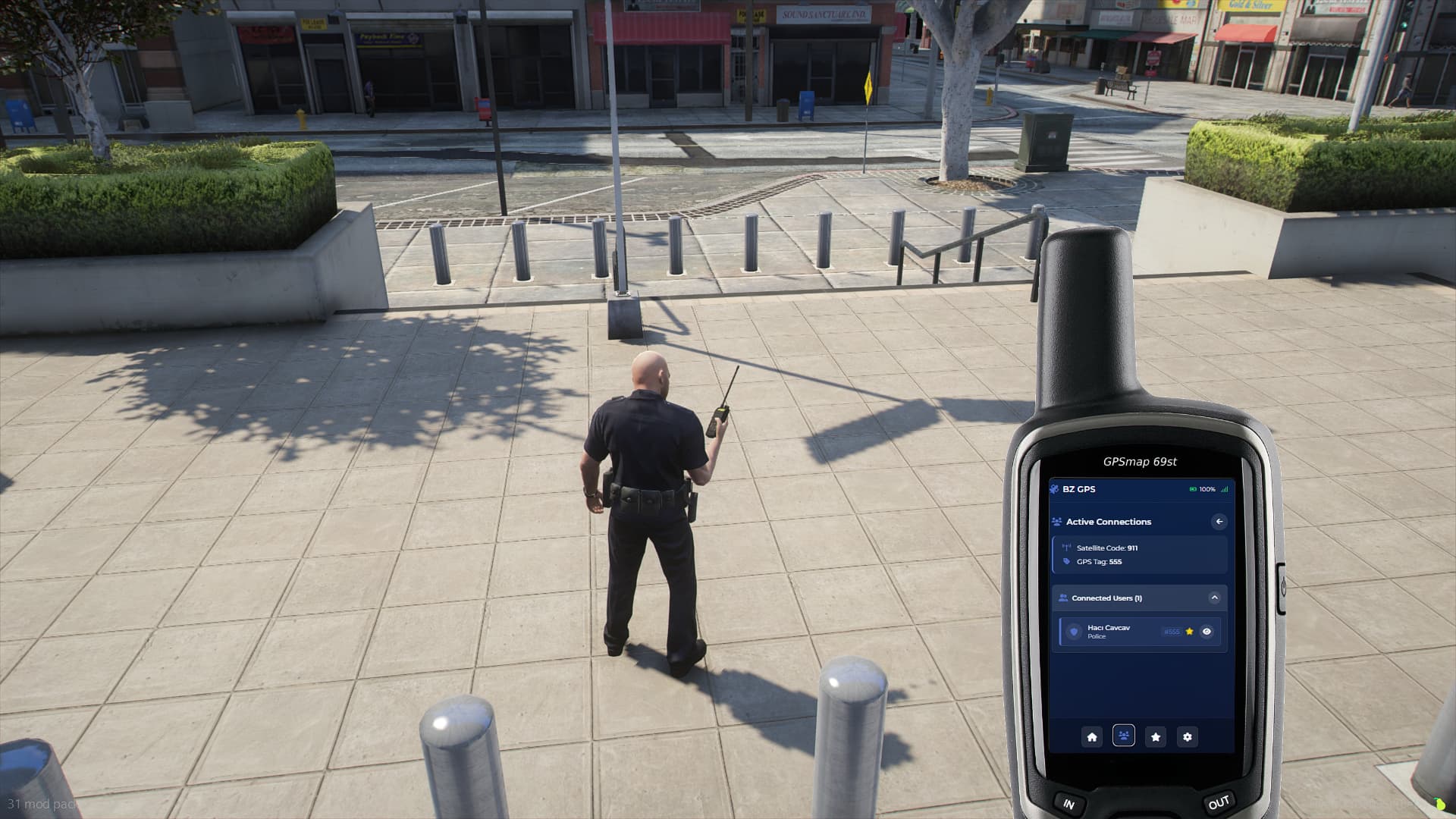Viewport: 1456px width, 819px height.
Task: Select the highlighted connections tab in bottom nav
Action: coord(1123,736)
